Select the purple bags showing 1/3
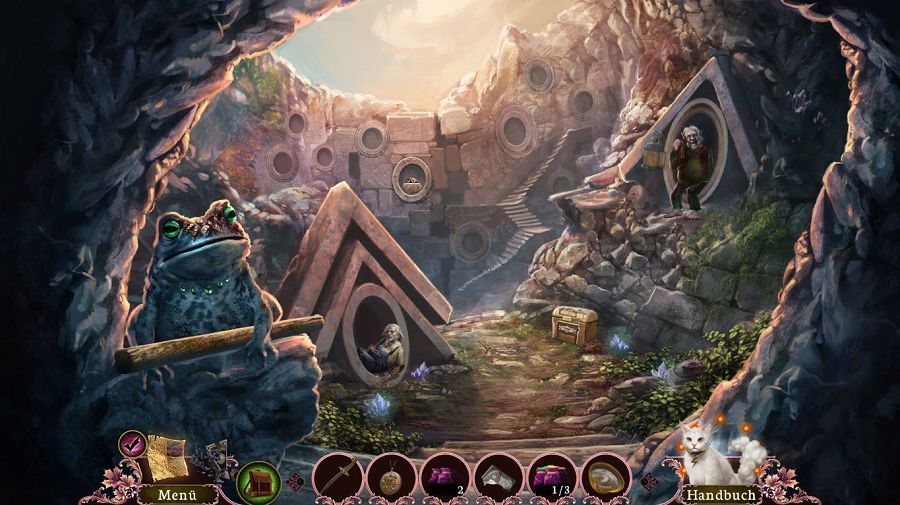The image size is (900, 505). [552, 476]
